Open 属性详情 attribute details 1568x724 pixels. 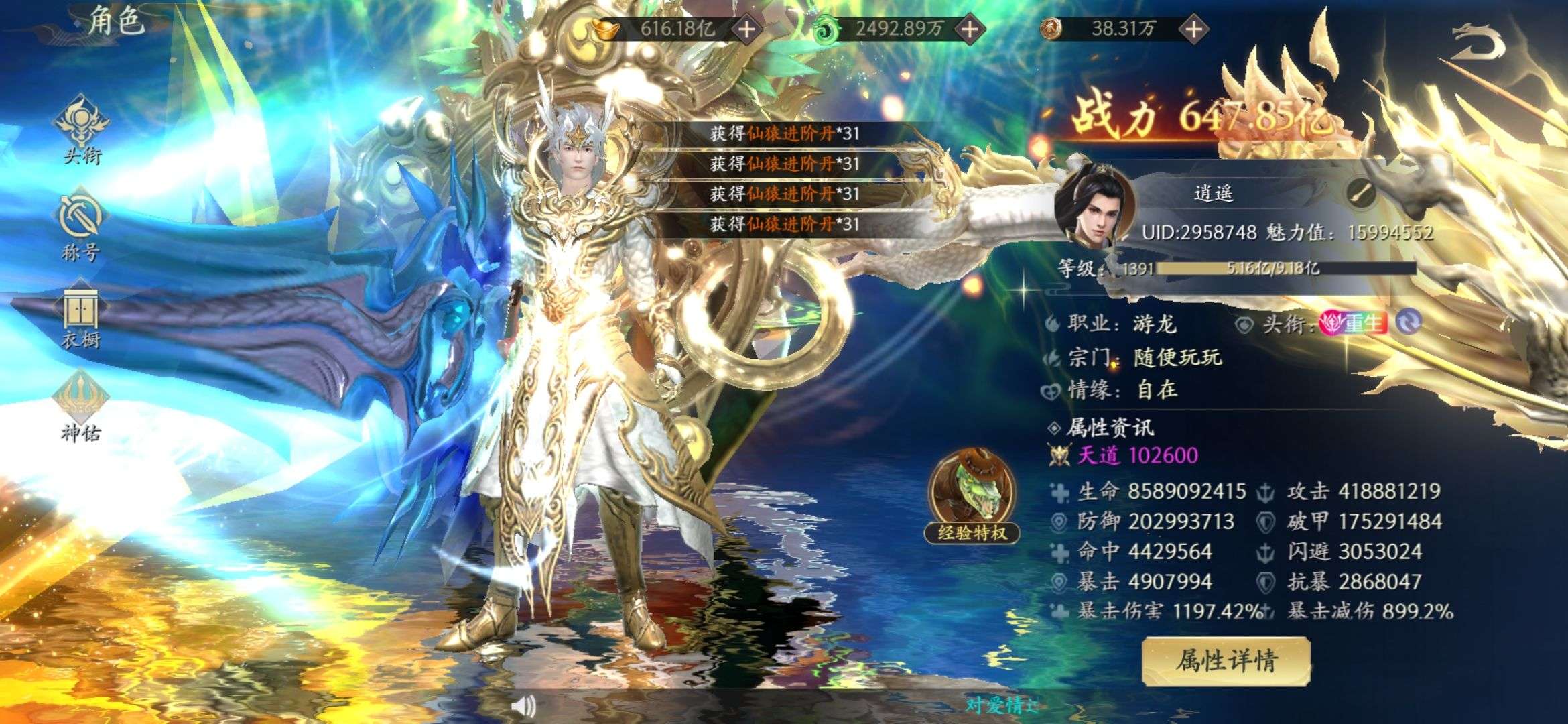(1226, 661)
